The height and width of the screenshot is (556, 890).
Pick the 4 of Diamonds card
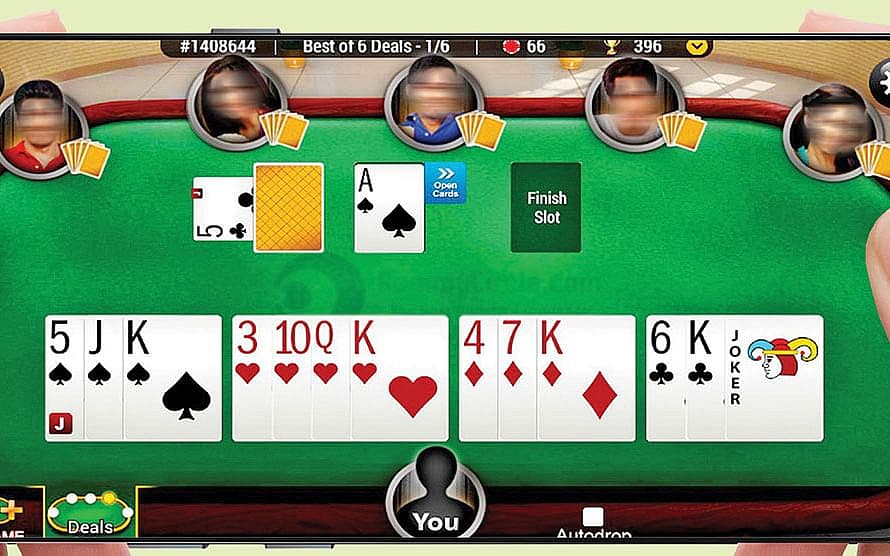tap(476, 377)
